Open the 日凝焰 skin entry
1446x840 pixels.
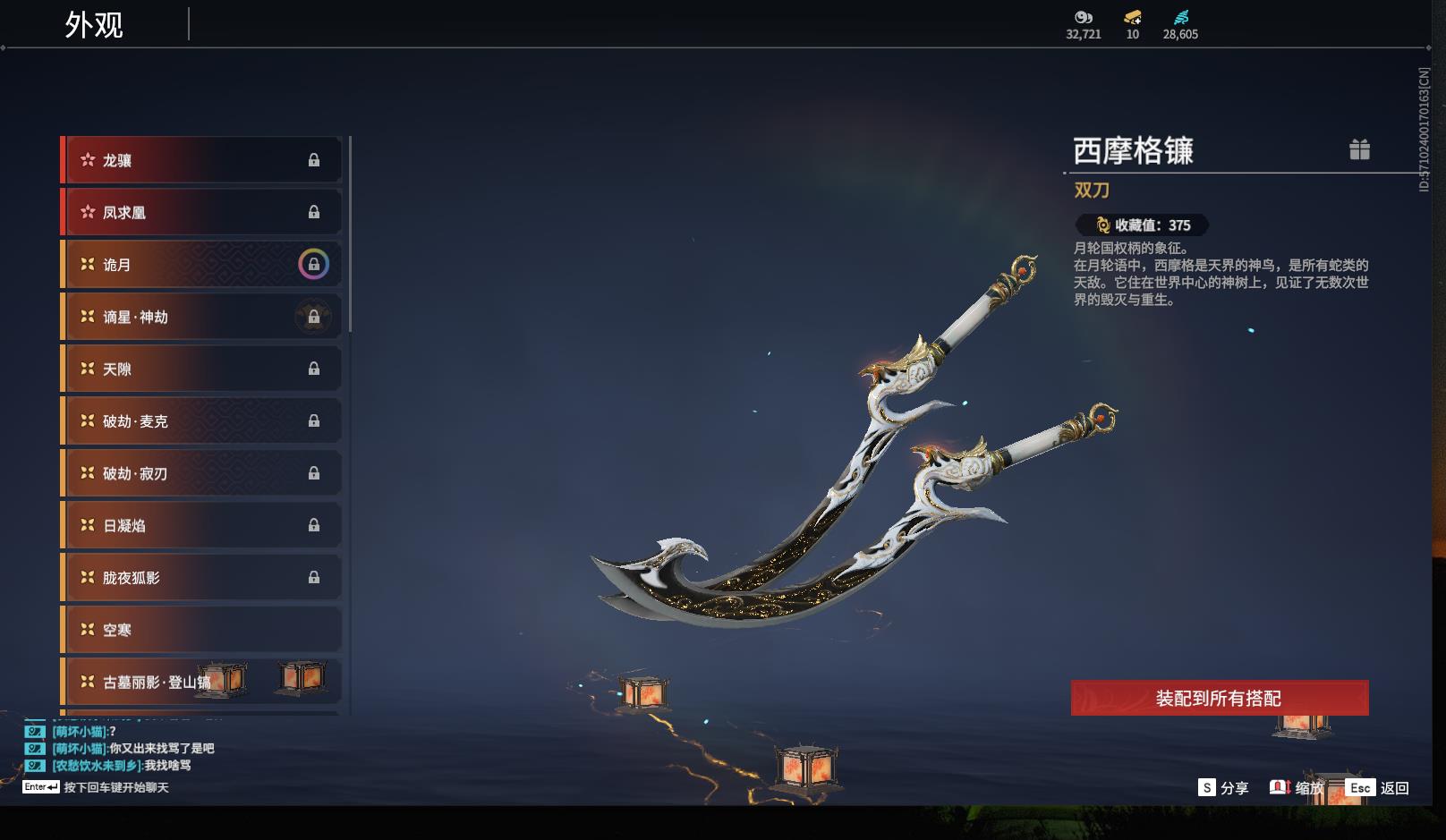[201, 525]
